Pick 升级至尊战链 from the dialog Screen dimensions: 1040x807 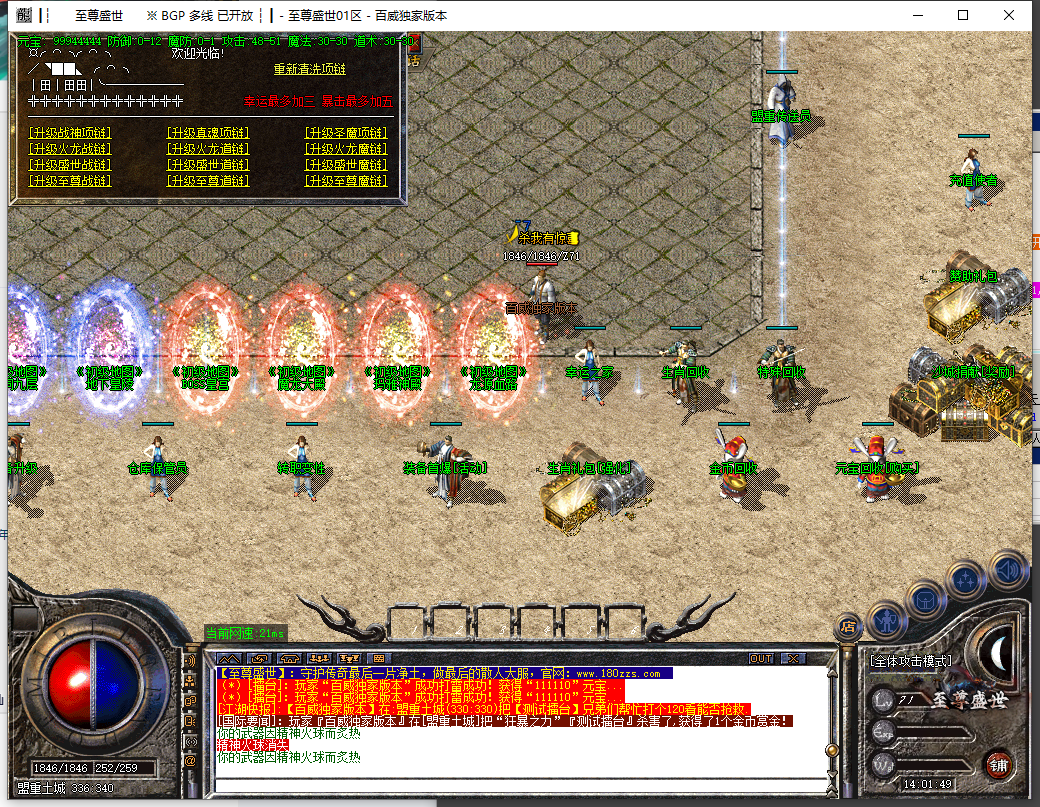(x=70, y=181)
